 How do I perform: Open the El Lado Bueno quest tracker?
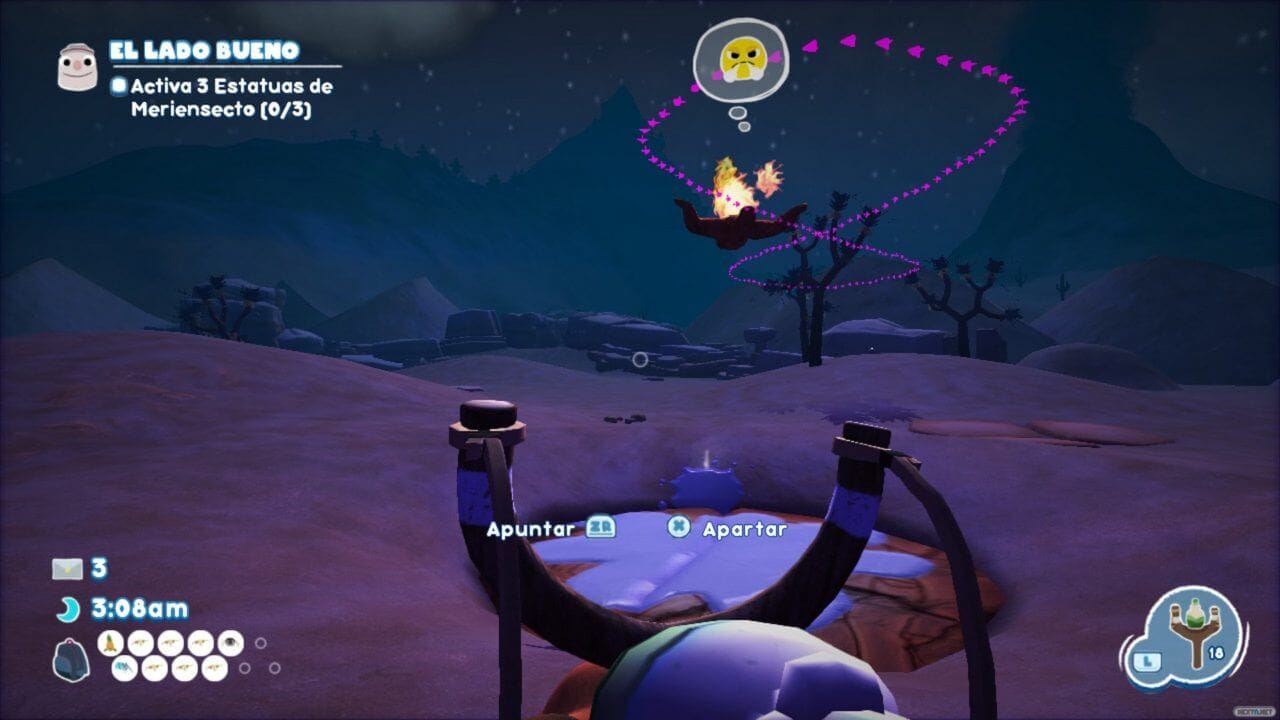coord(204,51)
